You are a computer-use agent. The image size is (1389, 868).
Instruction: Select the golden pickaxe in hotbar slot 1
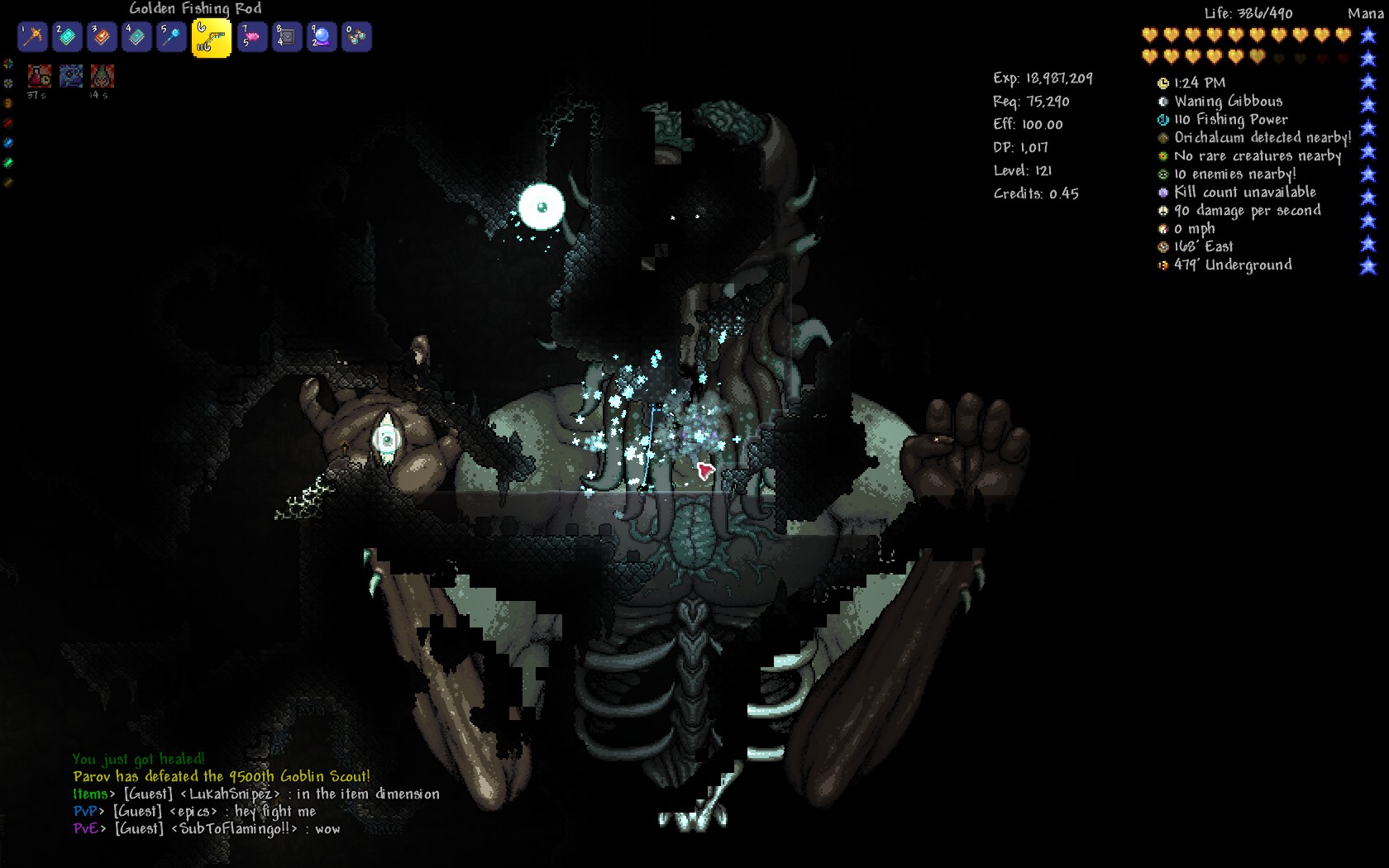(32, 36)
